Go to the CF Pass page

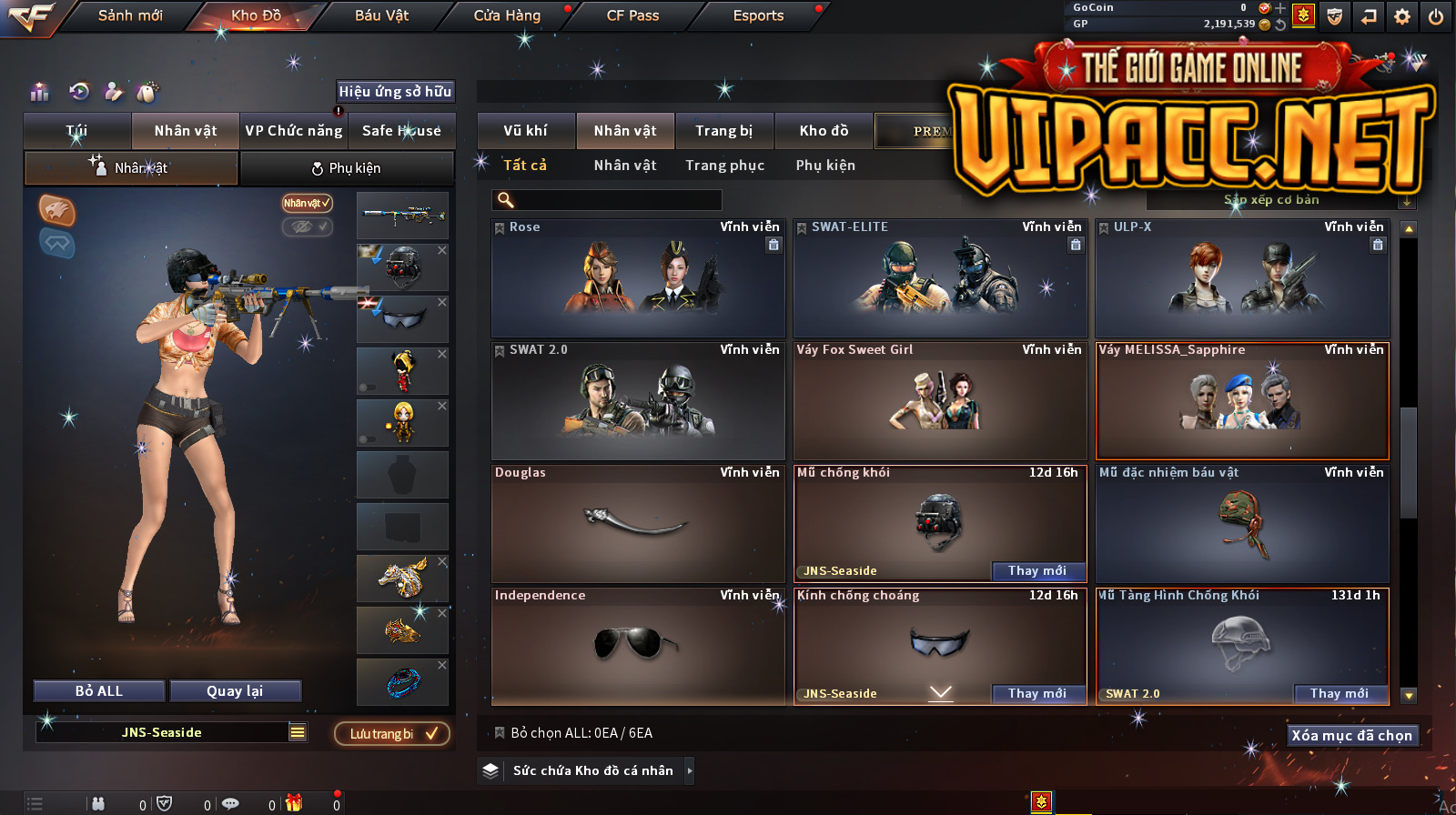point(632,15)
